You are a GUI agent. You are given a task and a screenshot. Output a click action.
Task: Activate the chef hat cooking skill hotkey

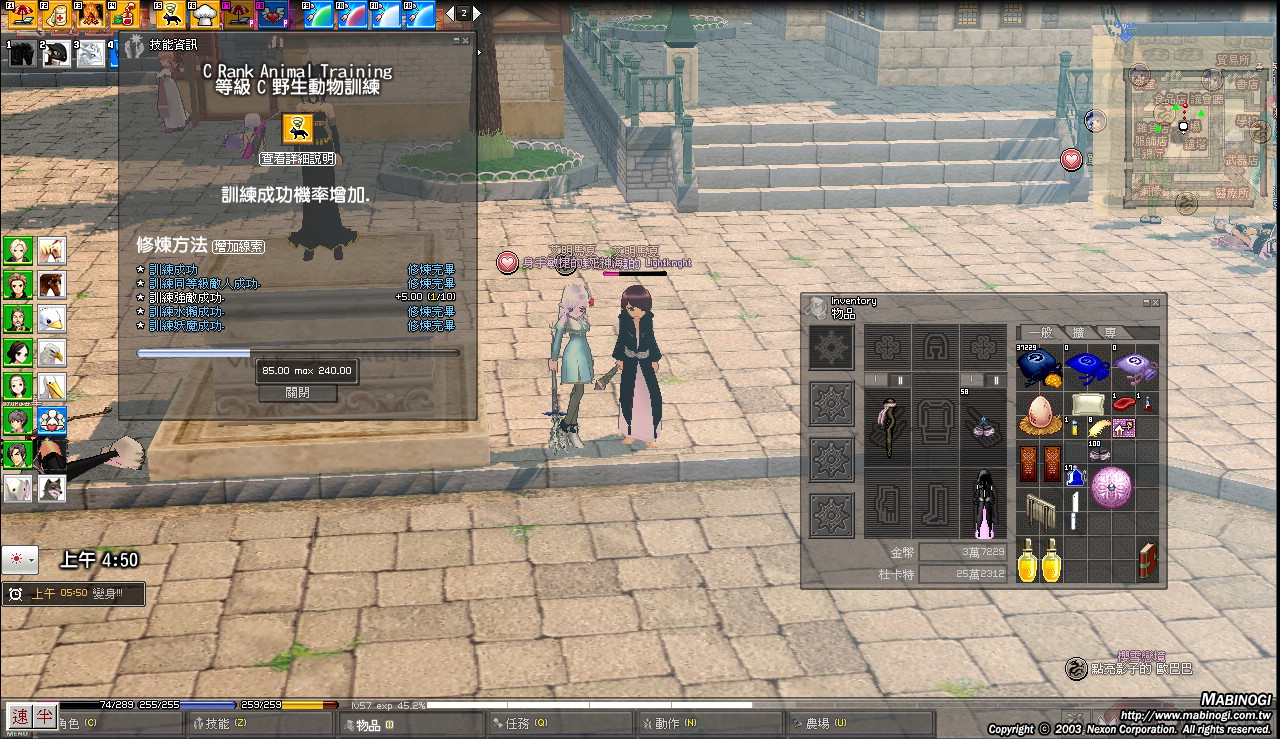[x=203, y=14]
